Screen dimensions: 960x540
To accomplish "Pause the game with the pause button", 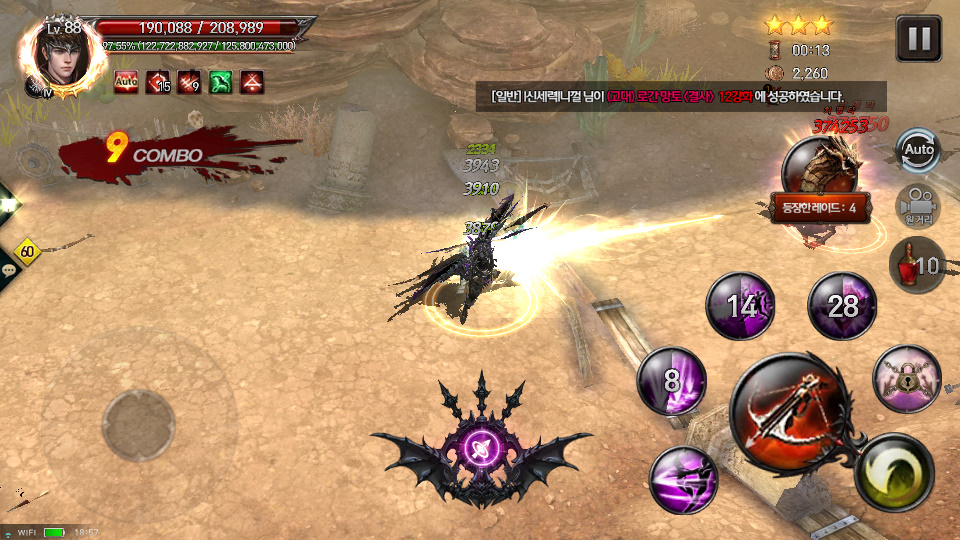I will click(918, 40).
